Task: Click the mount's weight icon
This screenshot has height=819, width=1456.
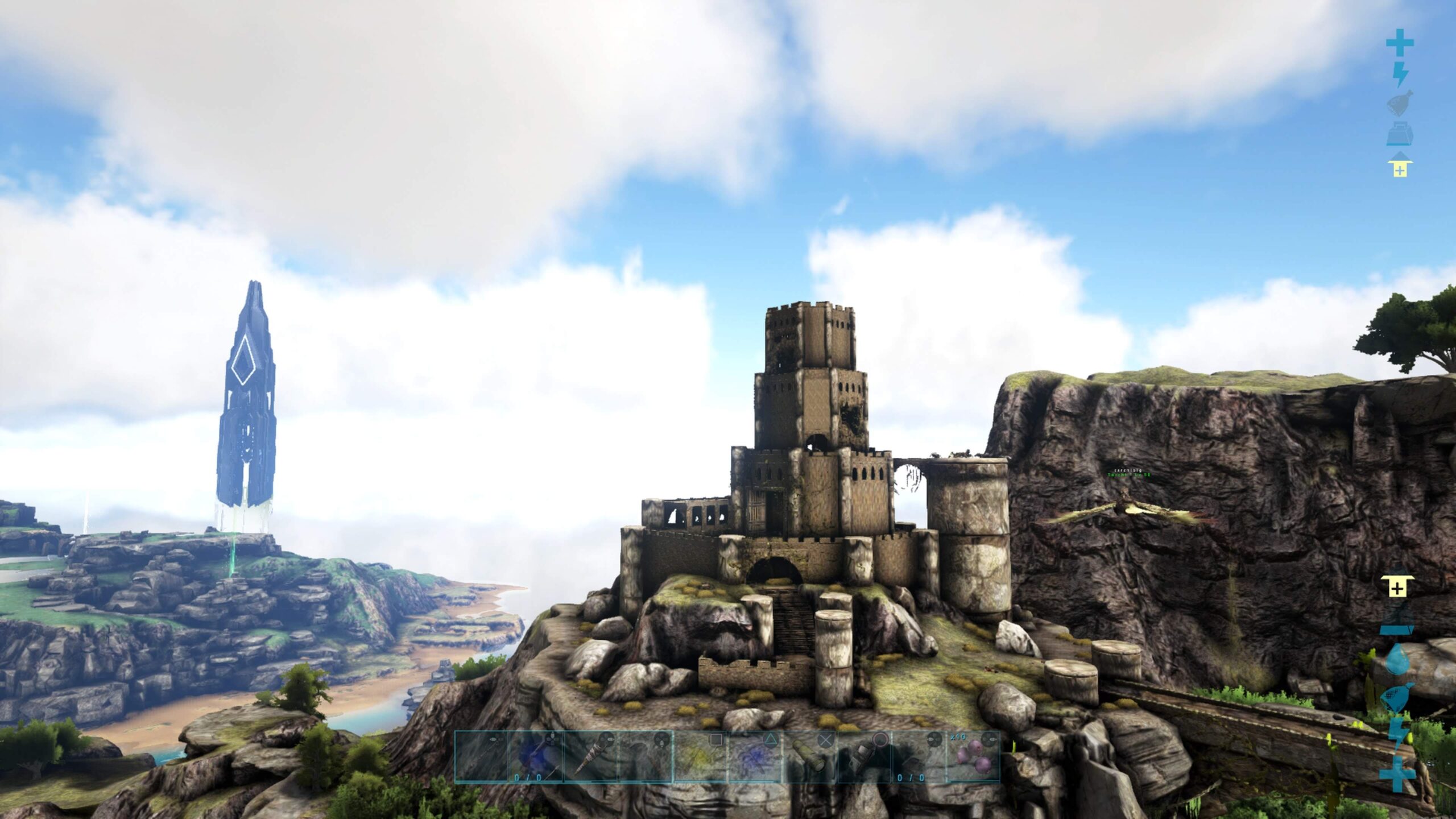Action: pyautogui.click(x=1400, y=134)
